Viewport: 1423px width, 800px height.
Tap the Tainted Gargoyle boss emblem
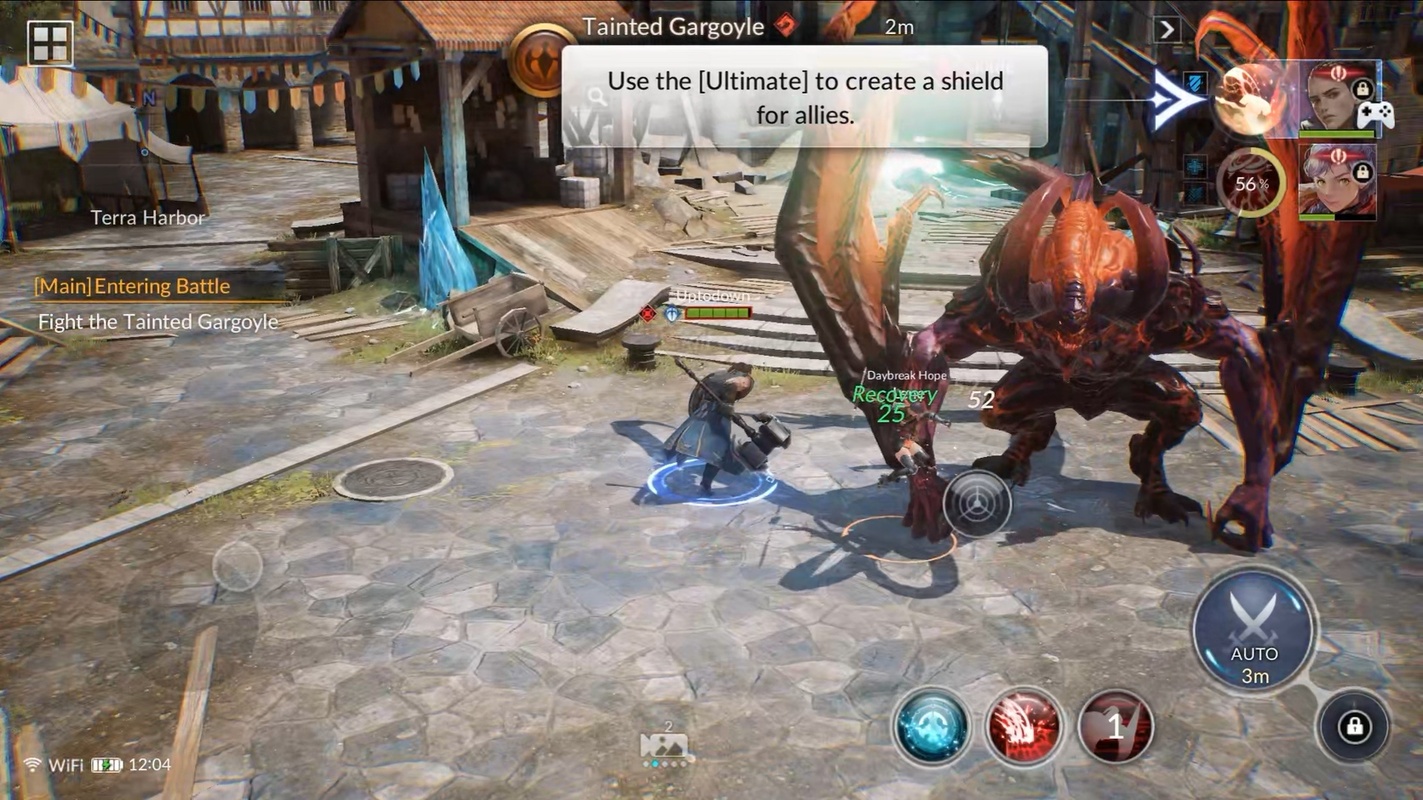click(x=542, y=60)
